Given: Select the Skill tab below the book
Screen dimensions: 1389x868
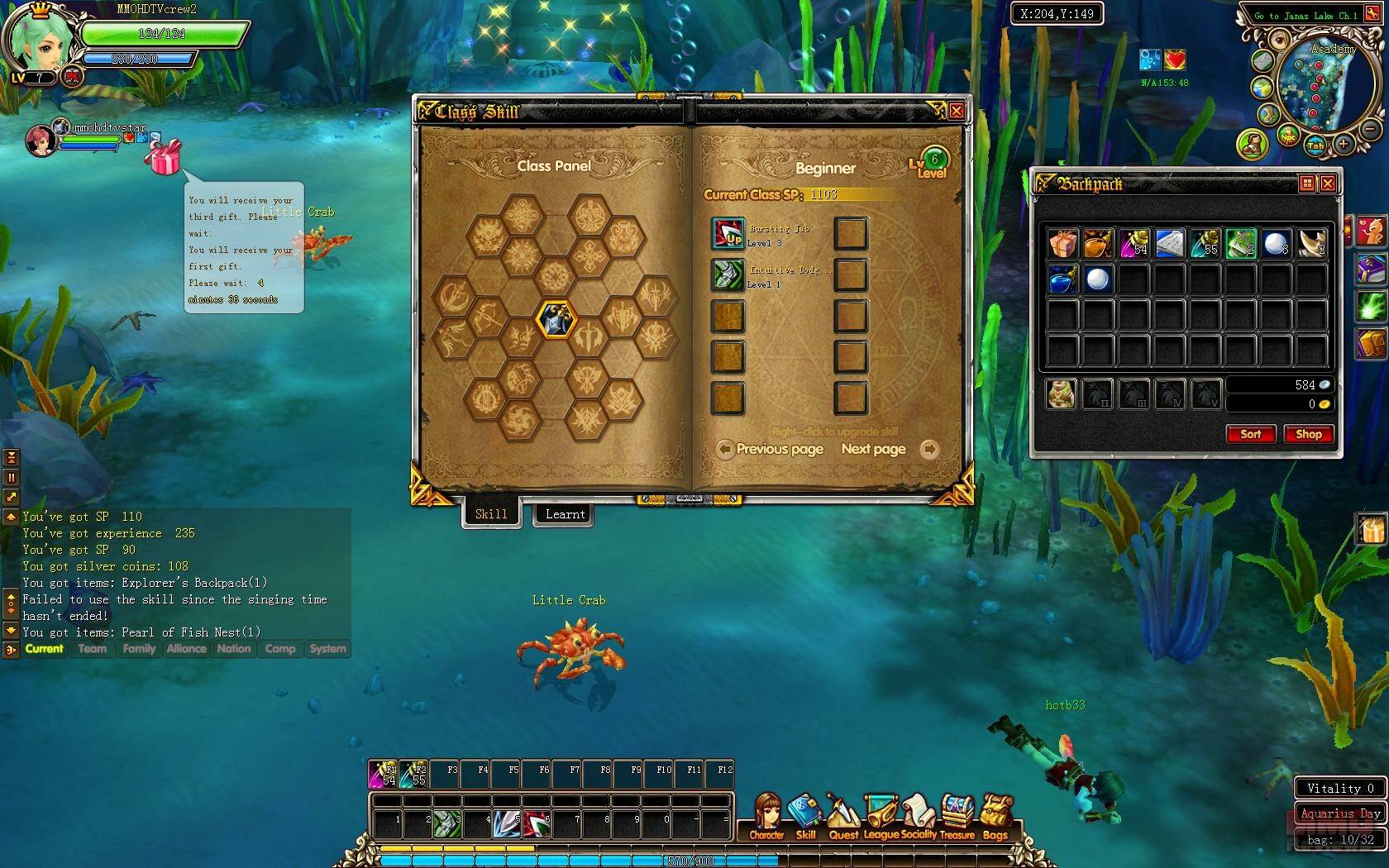Looking at the screenshot, I should 491,514.
